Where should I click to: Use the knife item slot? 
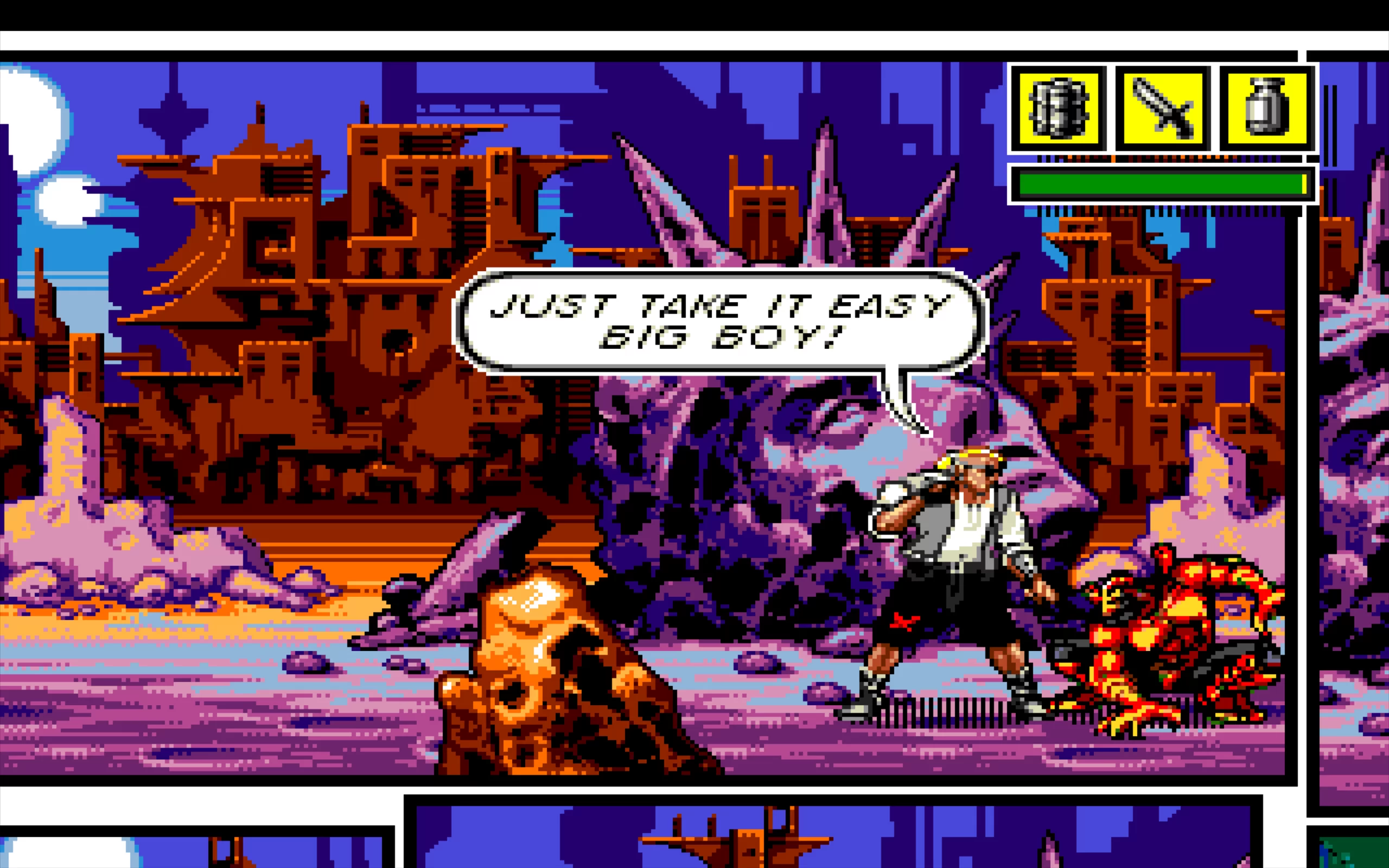pos(1162,109)
